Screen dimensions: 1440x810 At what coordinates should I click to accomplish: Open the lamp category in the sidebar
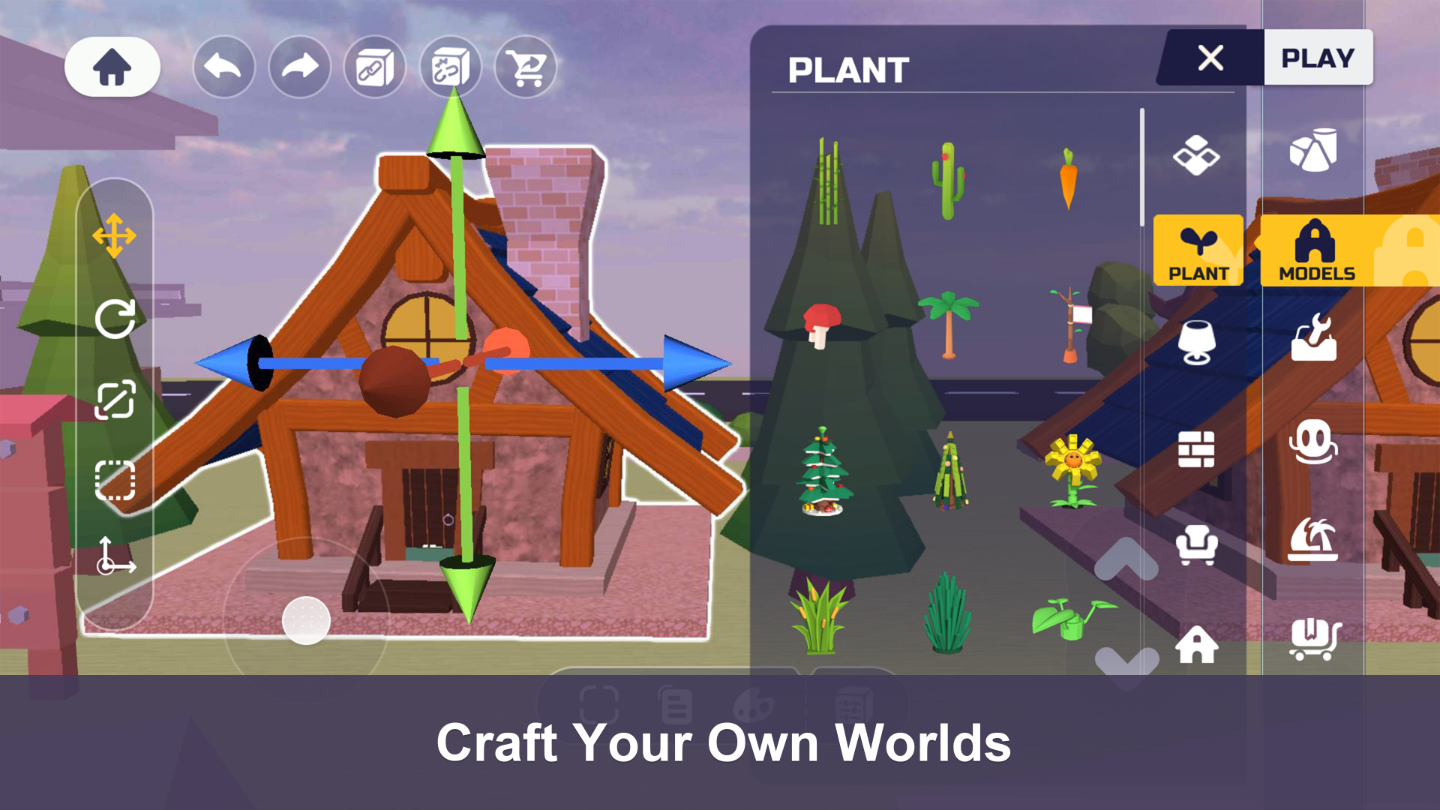[x=1197, y=340]
